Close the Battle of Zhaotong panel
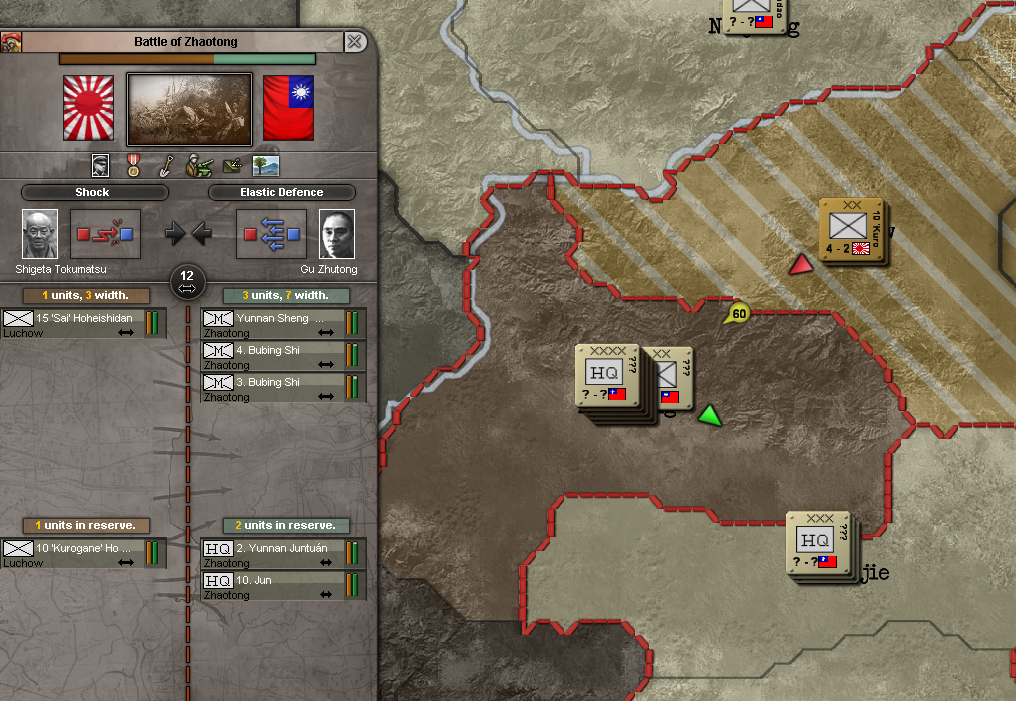The image size is (1016, 701). [354, 42]
